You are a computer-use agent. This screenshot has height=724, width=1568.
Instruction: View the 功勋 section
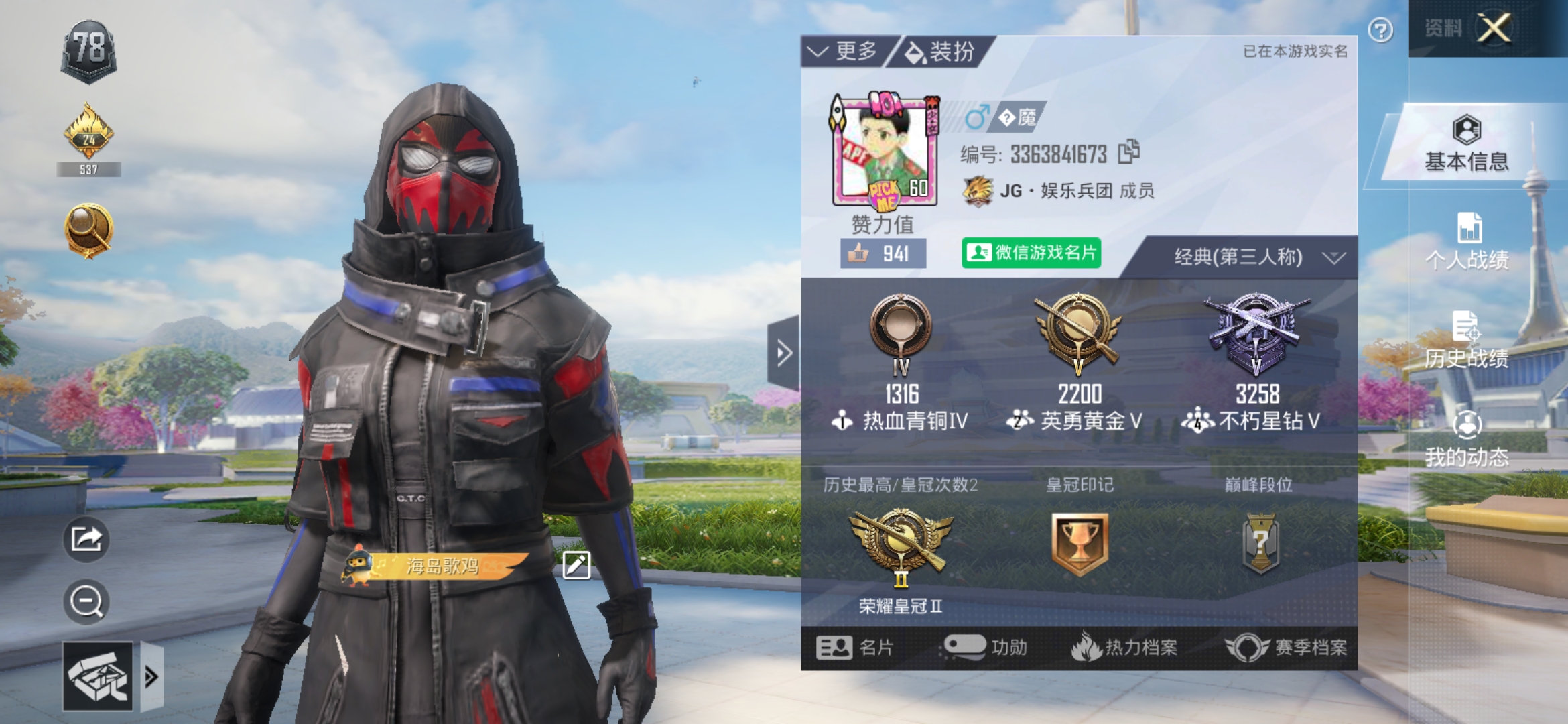tap(985, 648)
